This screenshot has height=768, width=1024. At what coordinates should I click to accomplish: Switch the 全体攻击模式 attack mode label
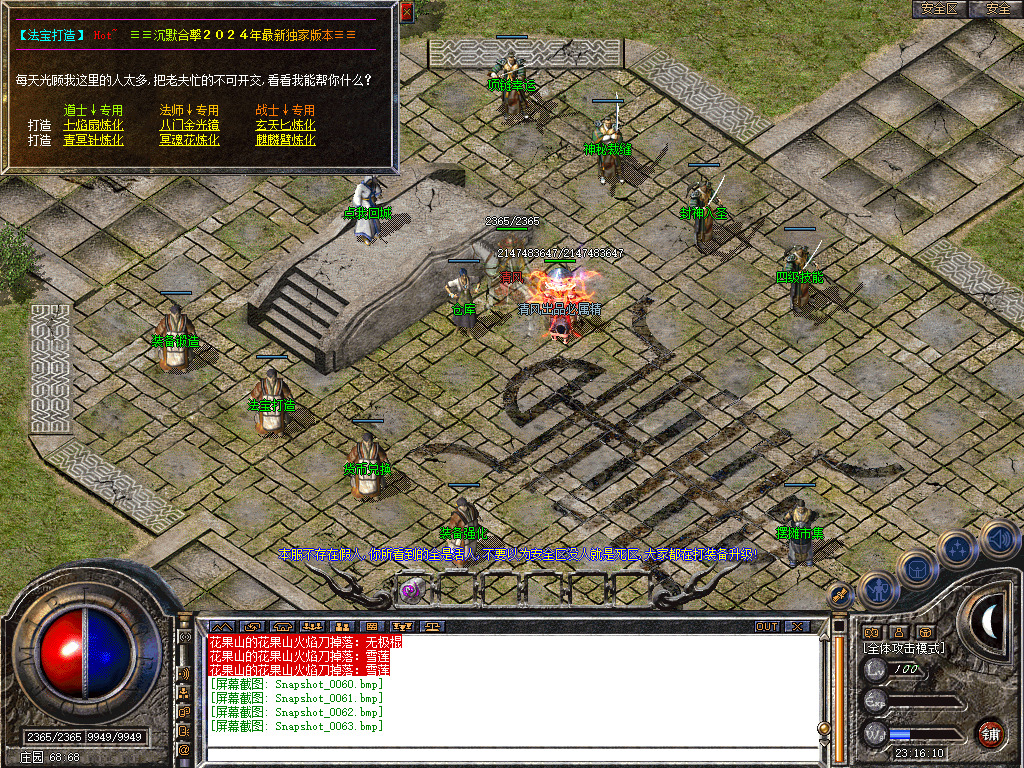905,648
